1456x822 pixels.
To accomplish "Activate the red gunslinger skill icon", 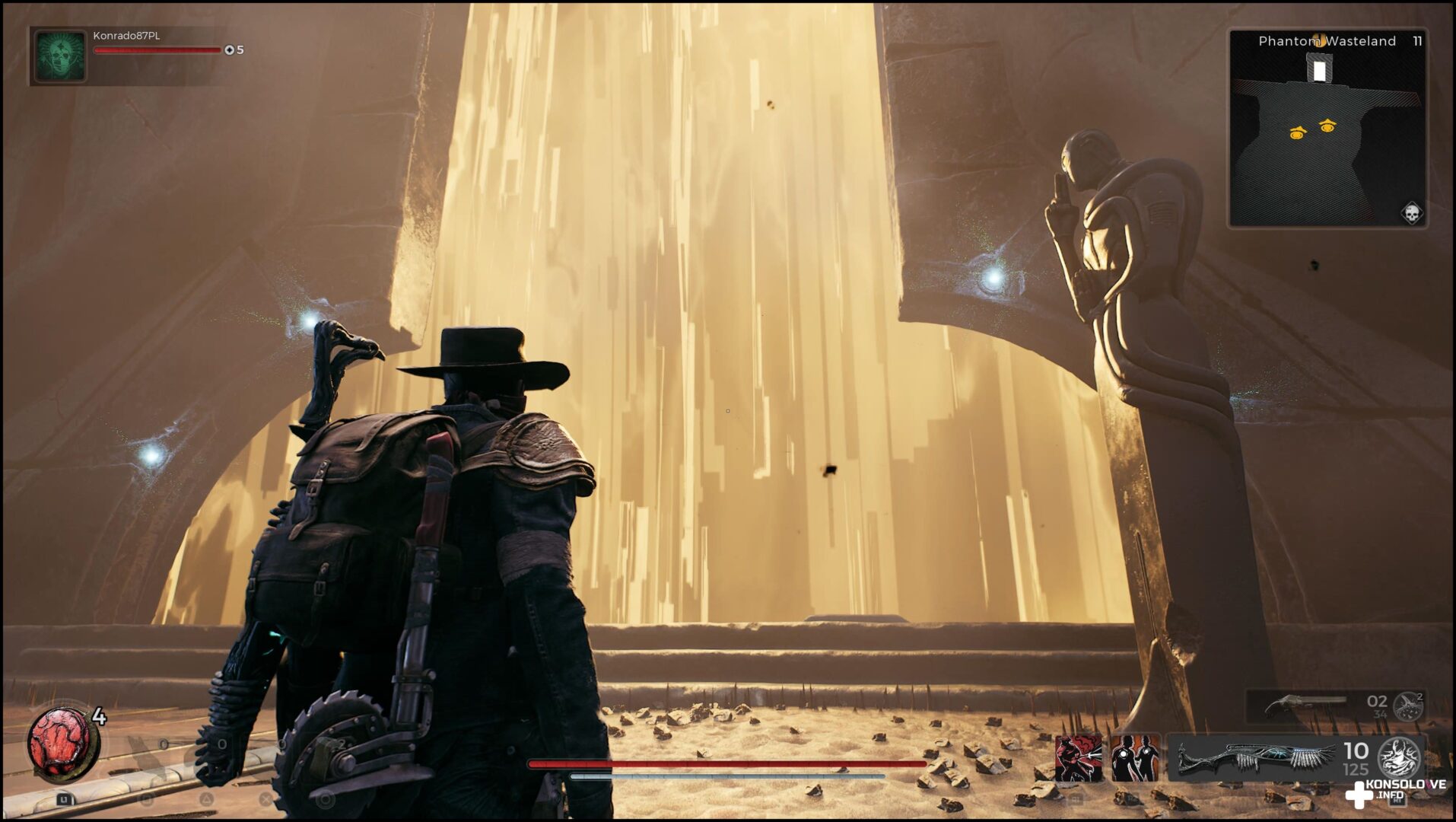I will tap(1078, 759).
